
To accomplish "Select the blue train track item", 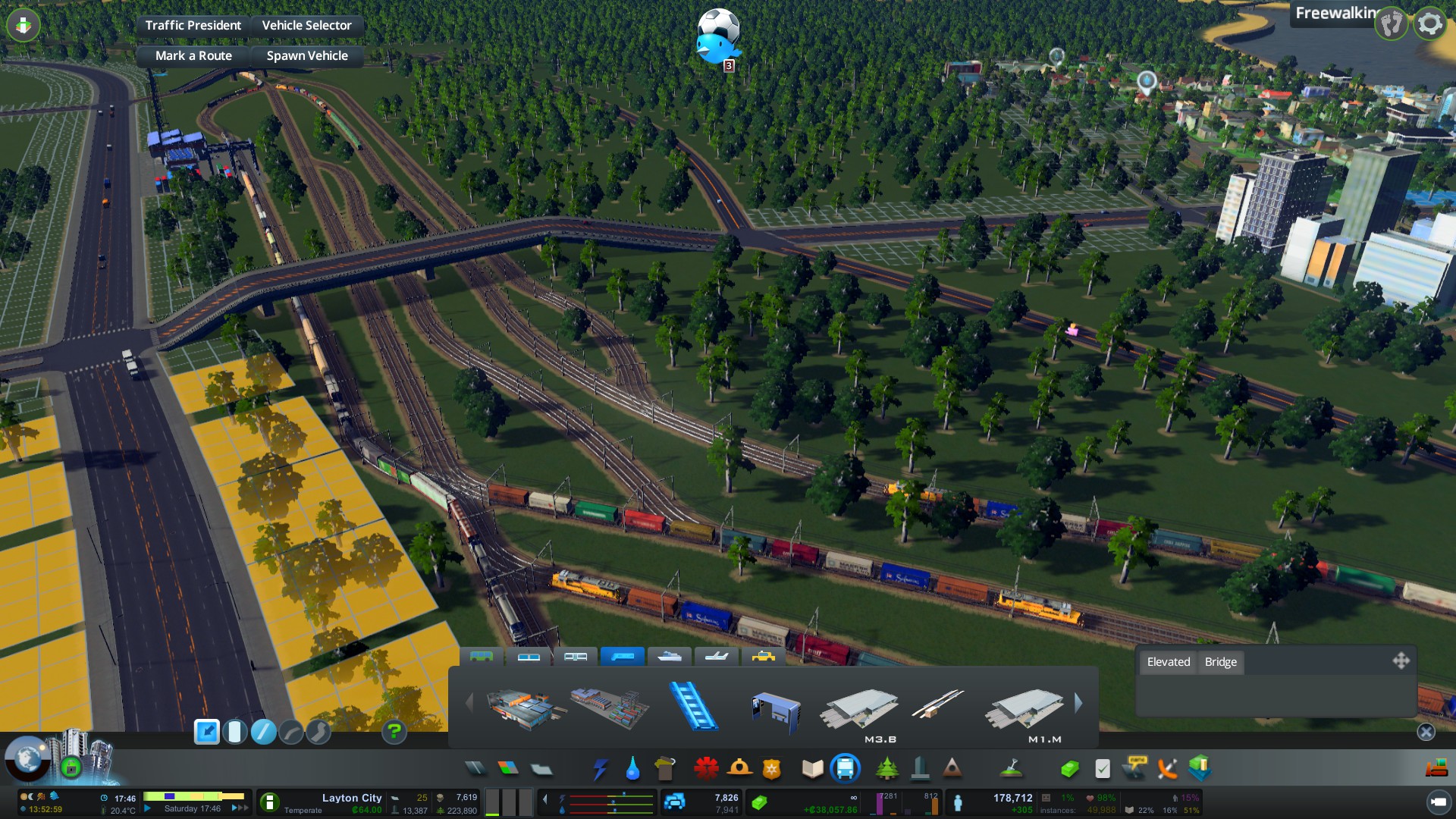I will click(693, 706).
